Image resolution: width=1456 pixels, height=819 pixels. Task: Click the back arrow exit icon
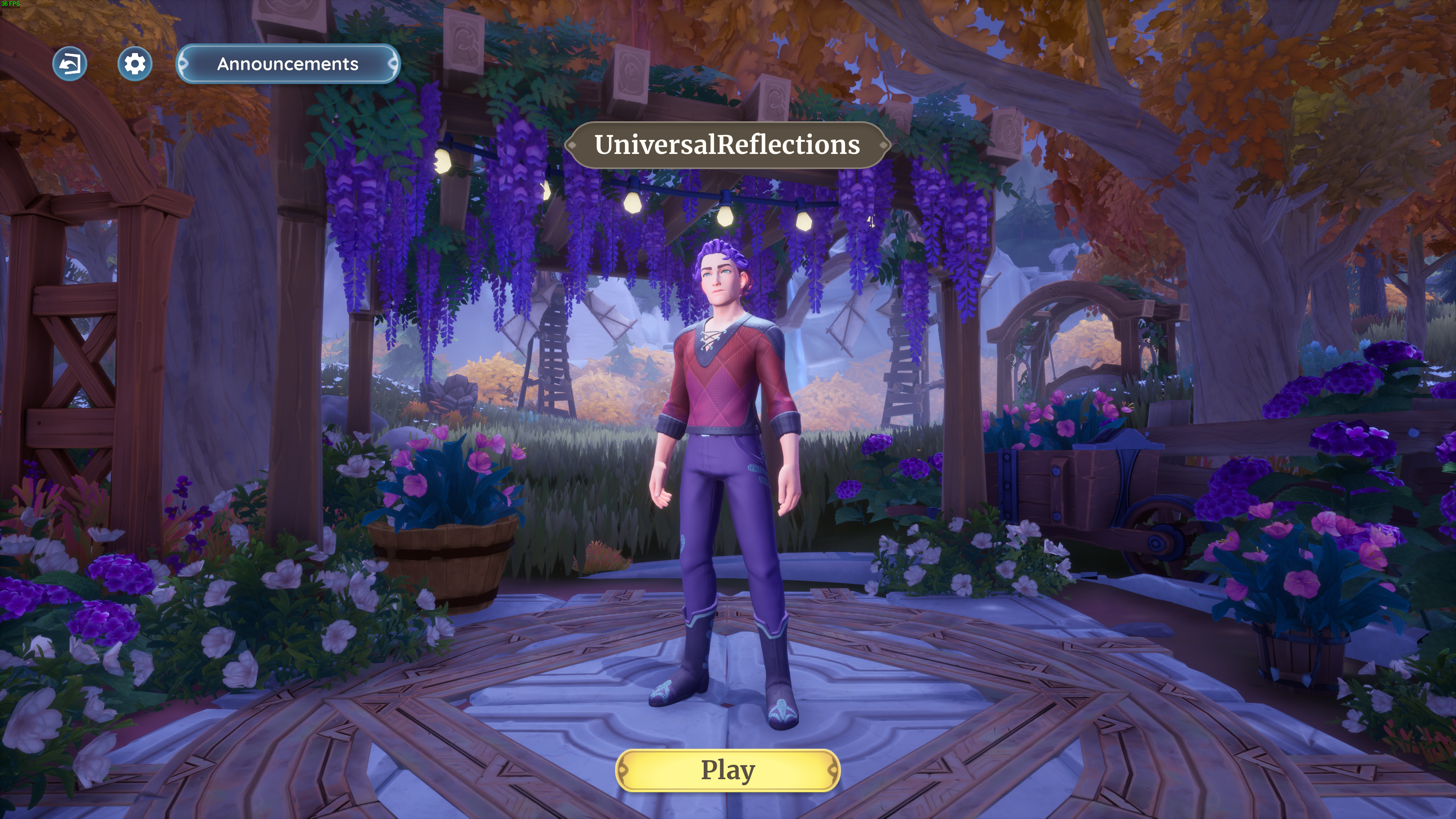click(x=70, y=64)
